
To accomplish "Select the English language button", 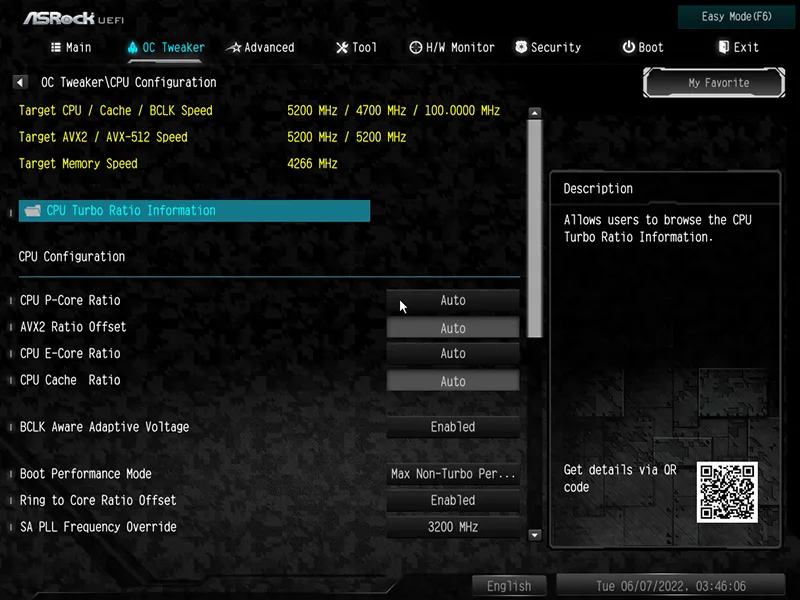I will [509, 586].
